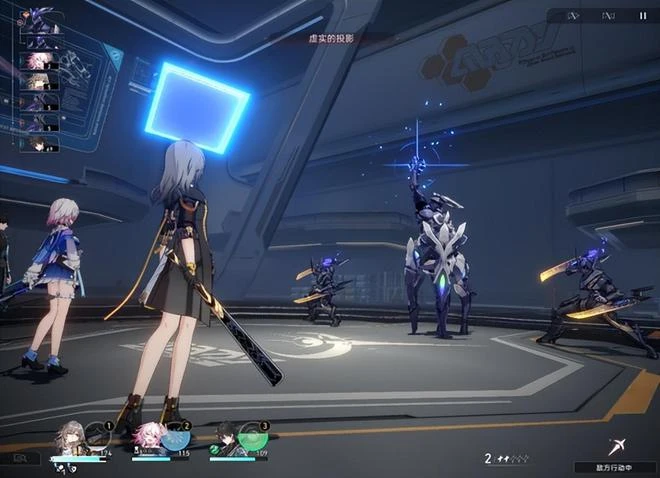
Task: Click the pink-haired portrait in turn order
Action: 41,61
